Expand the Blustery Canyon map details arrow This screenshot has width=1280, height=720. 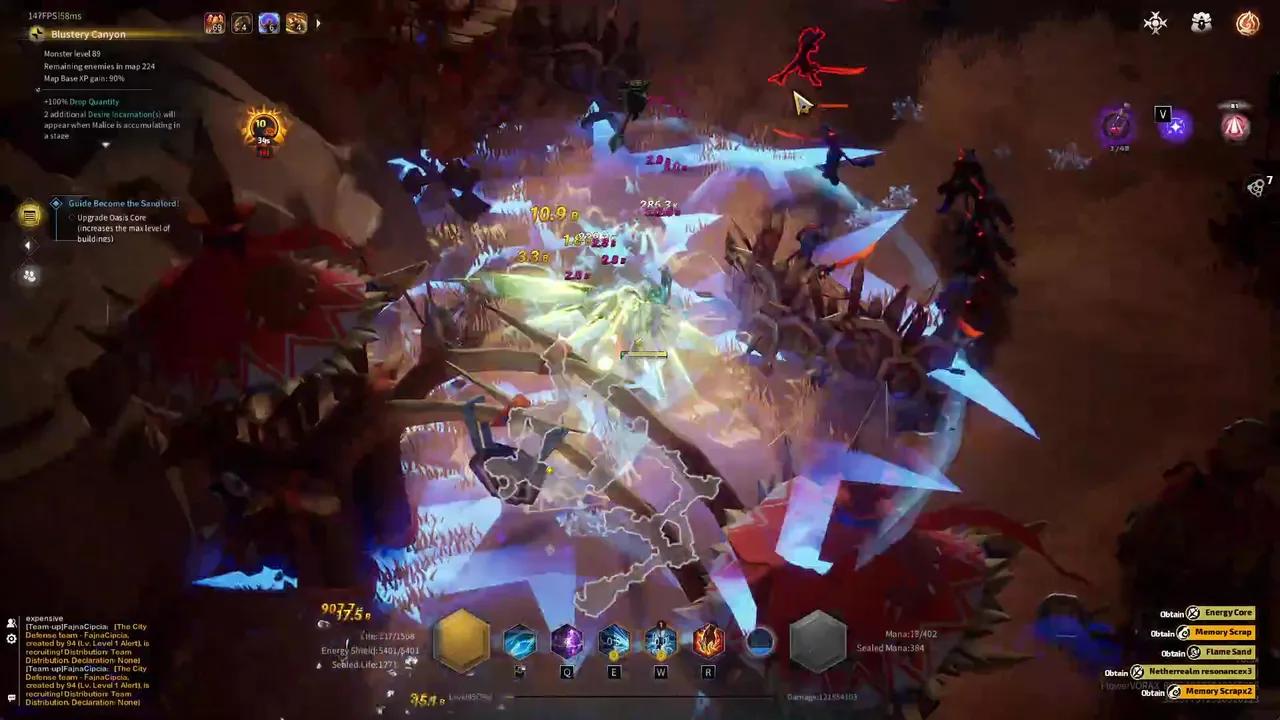105,146
